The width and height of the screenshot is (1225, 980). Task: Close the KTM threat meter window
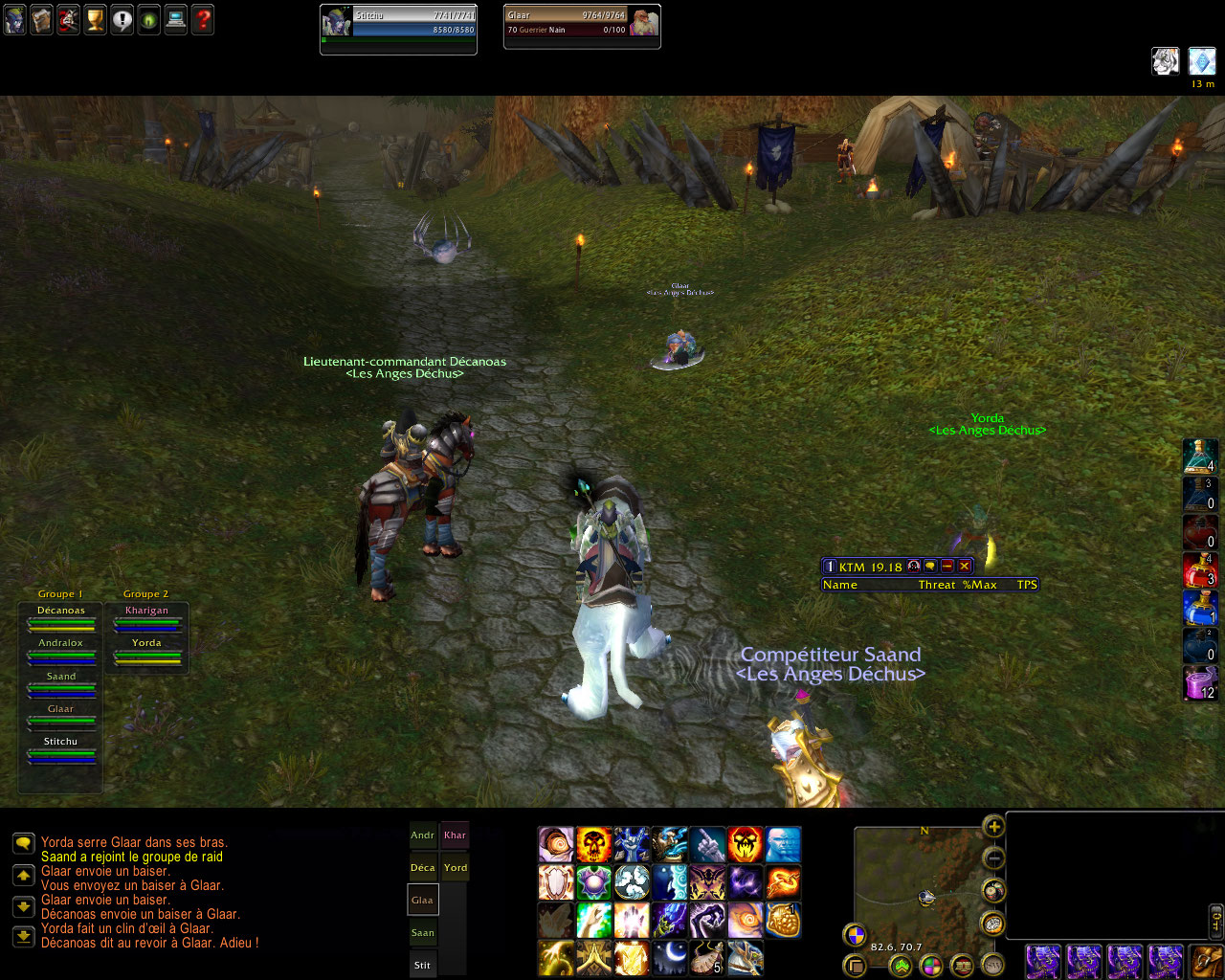pos(965,567)
